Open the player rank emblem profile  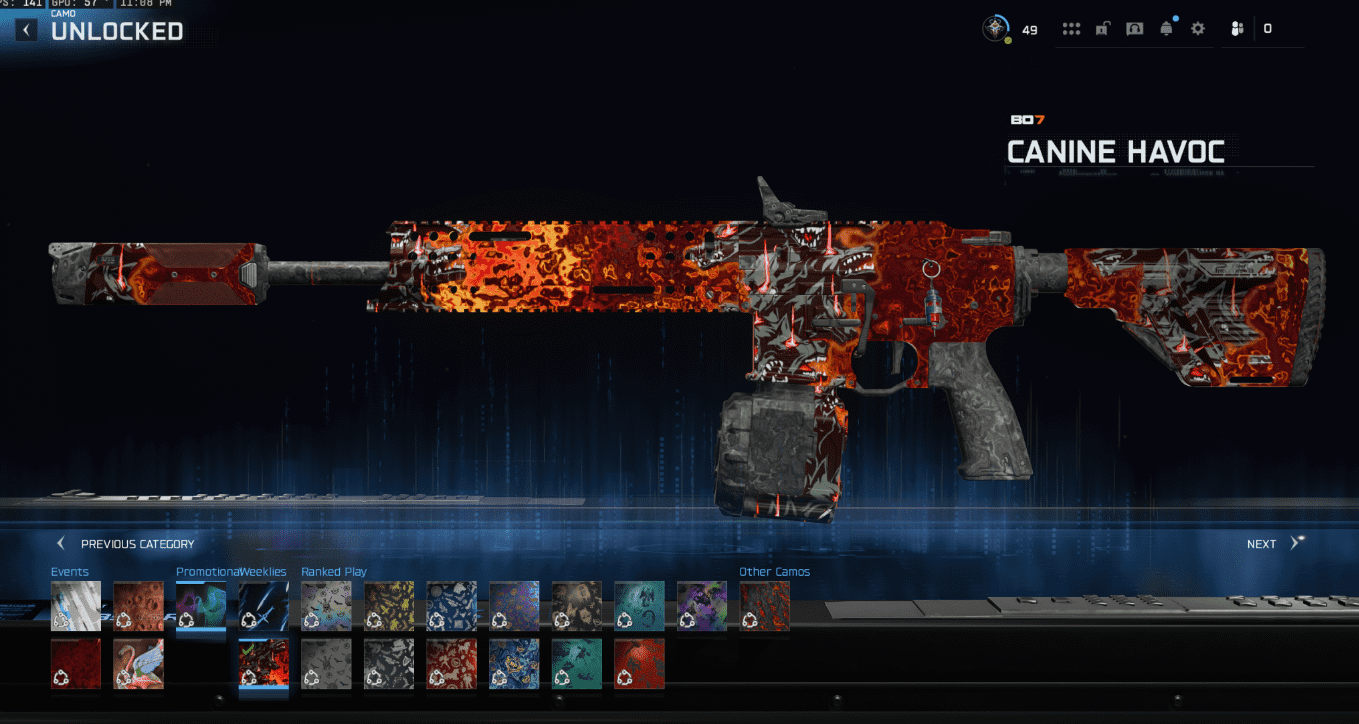(x=996, y=29)
